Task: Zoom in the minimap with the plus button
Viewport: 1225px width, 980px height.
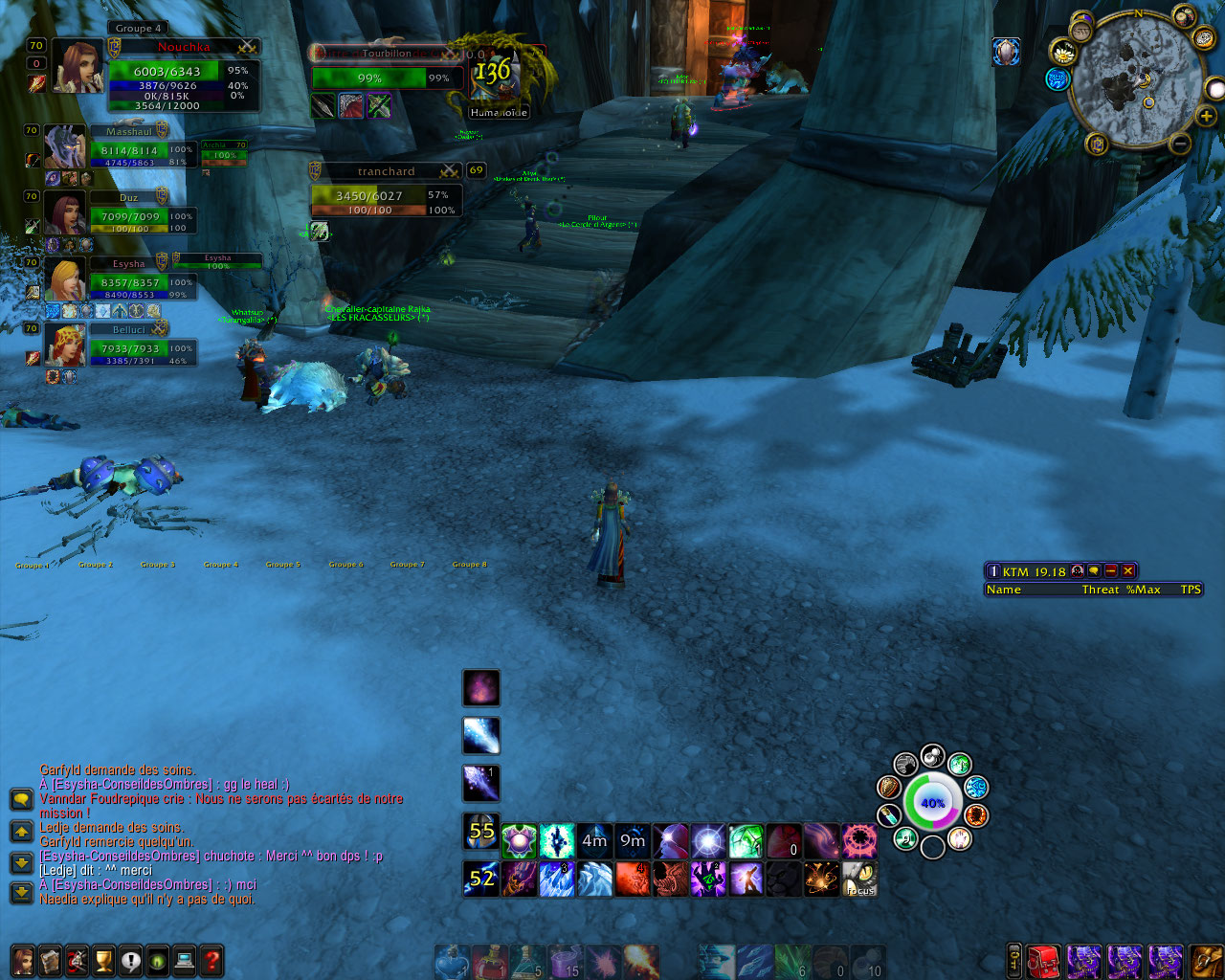Action: tap(1206, 116)
